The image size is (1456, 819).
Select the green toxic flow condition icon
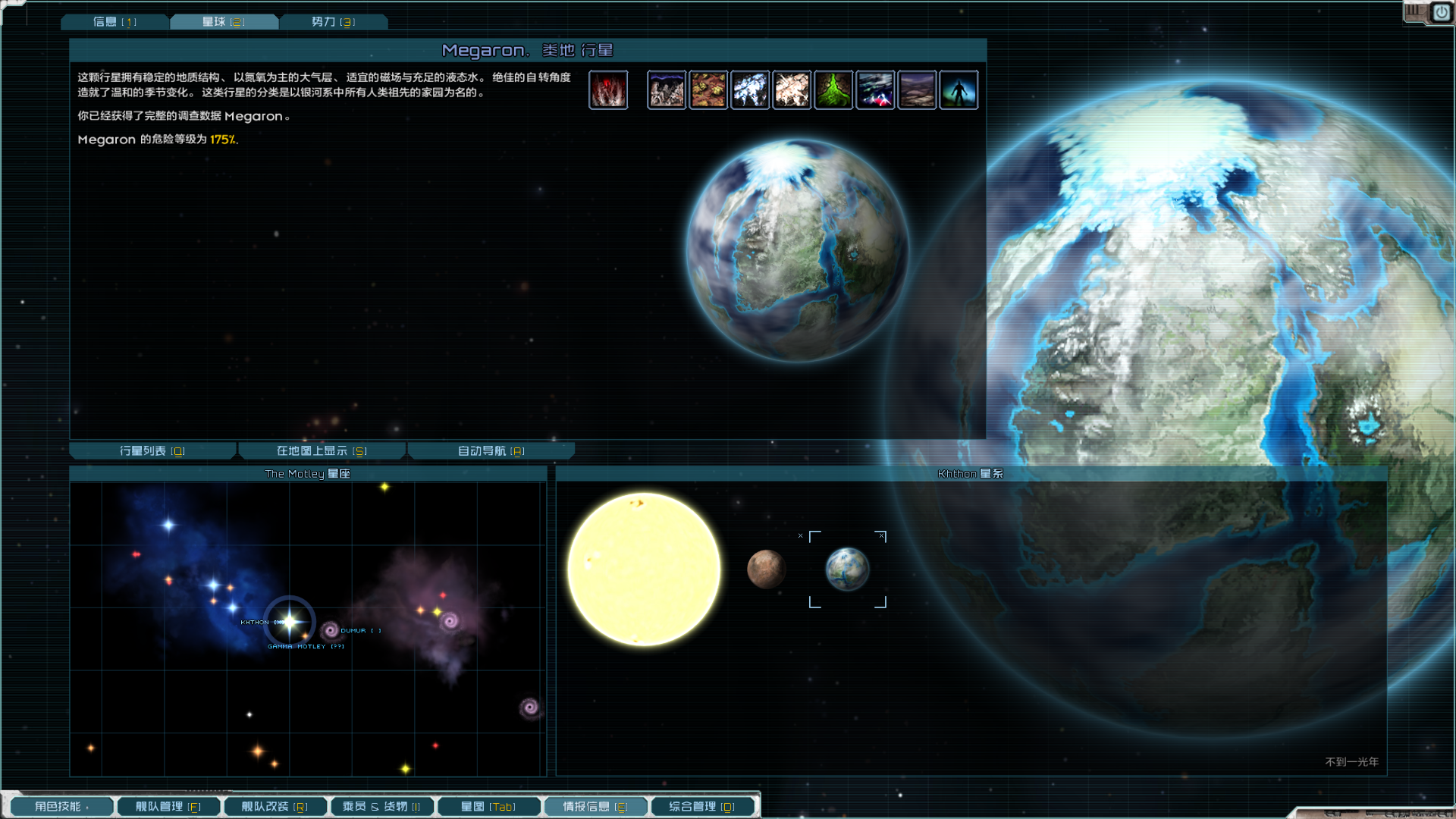833,90
